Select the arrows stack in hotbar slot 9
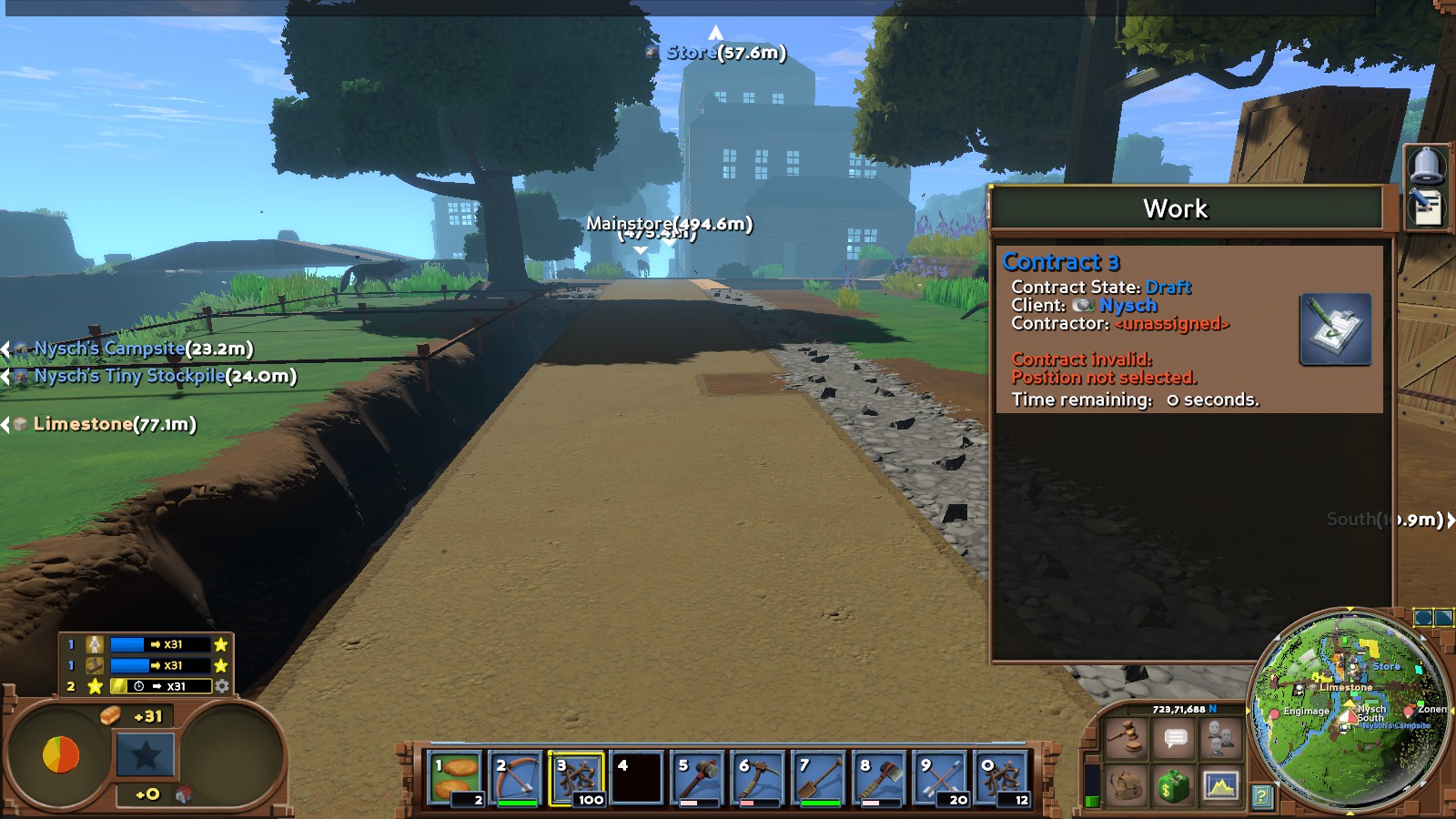This screenshot has height=819, width=1456. 940,779
